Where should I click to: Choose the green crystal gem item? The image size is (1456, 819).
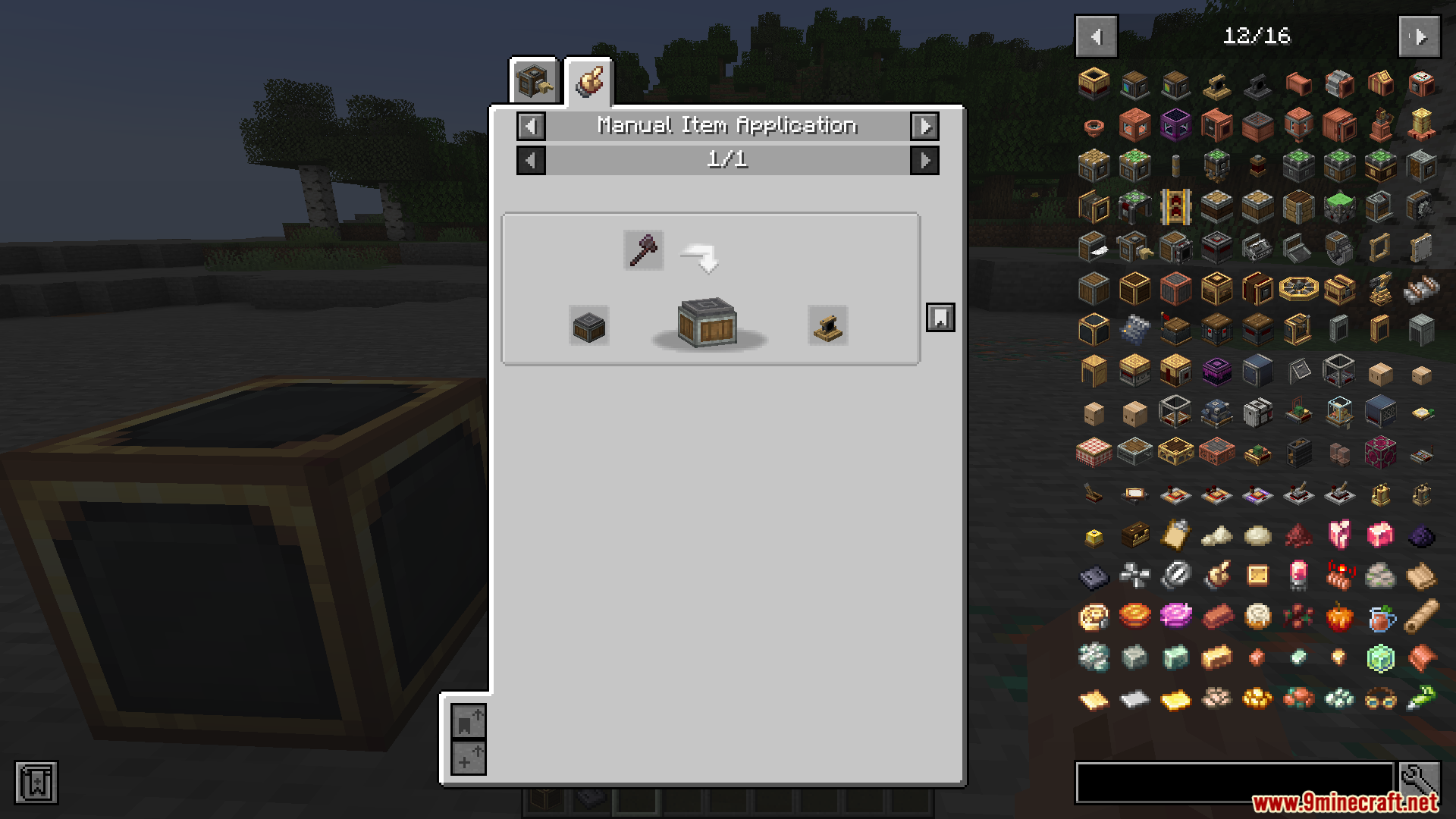point(1380,658)
